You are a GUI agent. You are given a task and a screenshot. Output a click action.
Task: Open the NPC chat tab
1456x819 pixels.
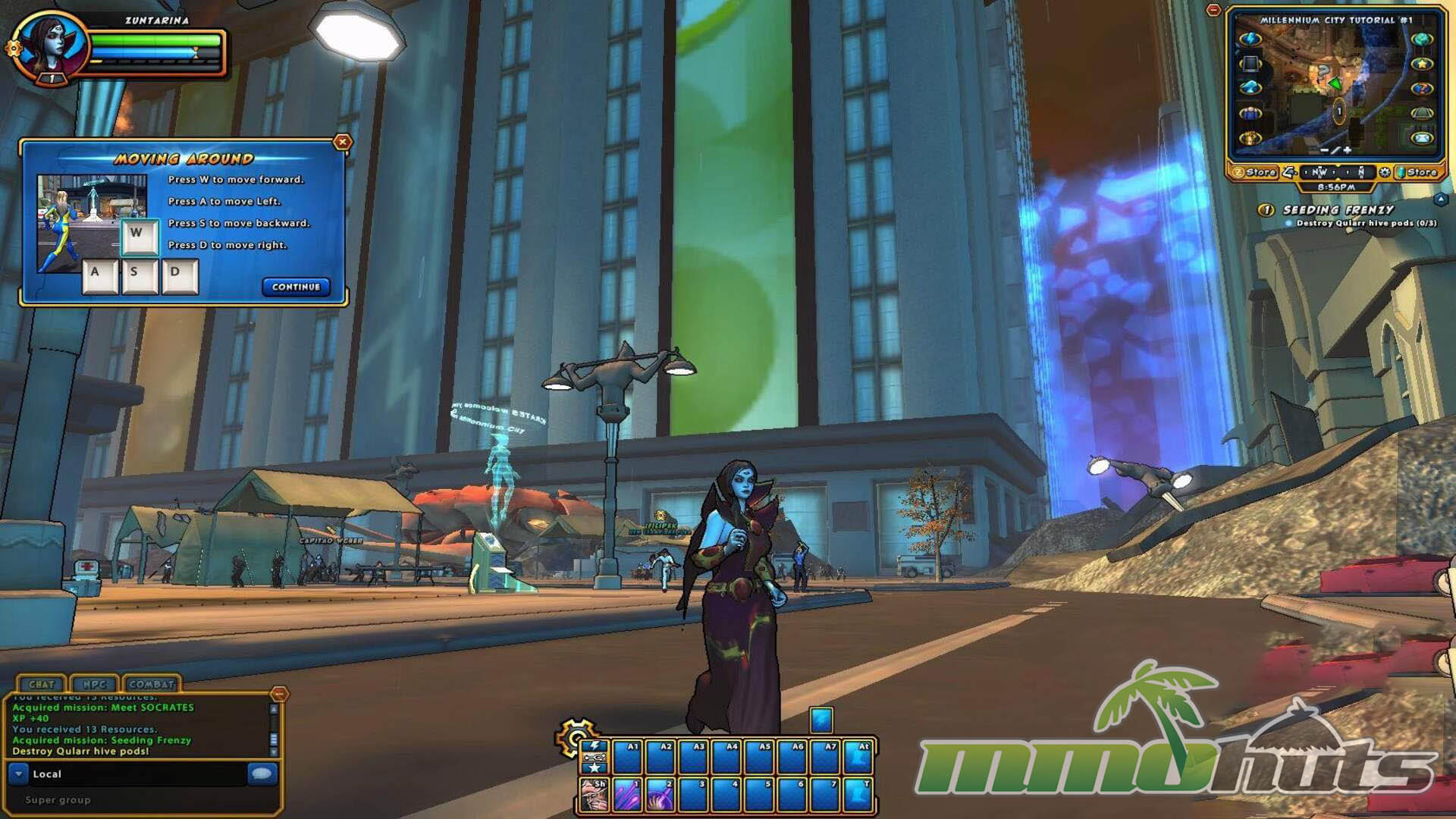(x=94, y=684)
